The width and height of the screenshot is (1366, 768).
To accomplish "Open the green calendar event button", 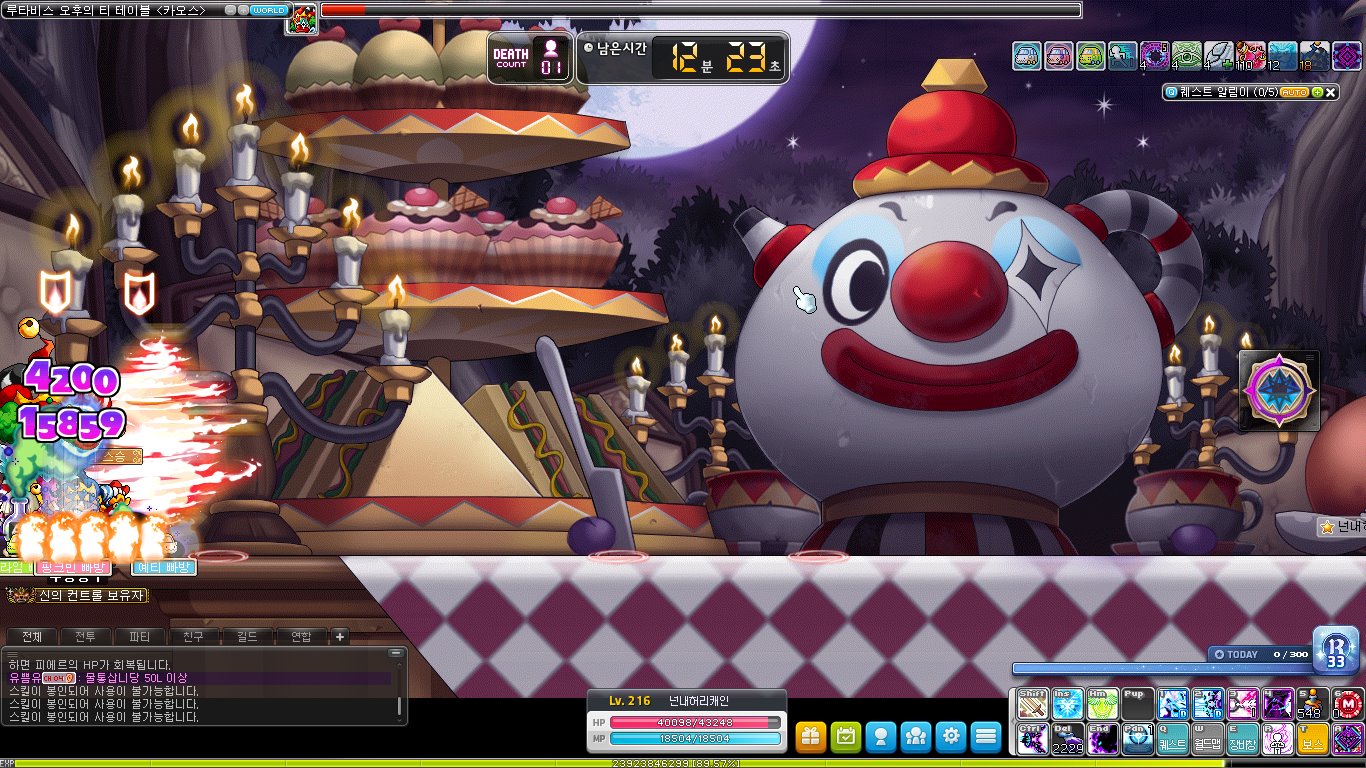I will tap(846, 737).
